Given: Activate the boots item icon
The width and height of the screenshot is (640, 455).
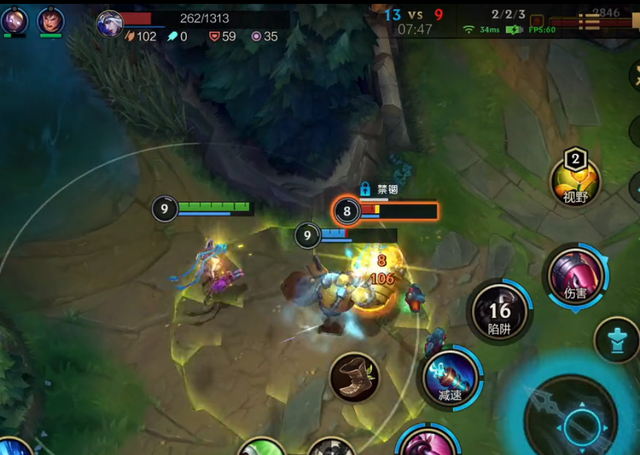Looking at the screenshot, I should pos(354,377).
